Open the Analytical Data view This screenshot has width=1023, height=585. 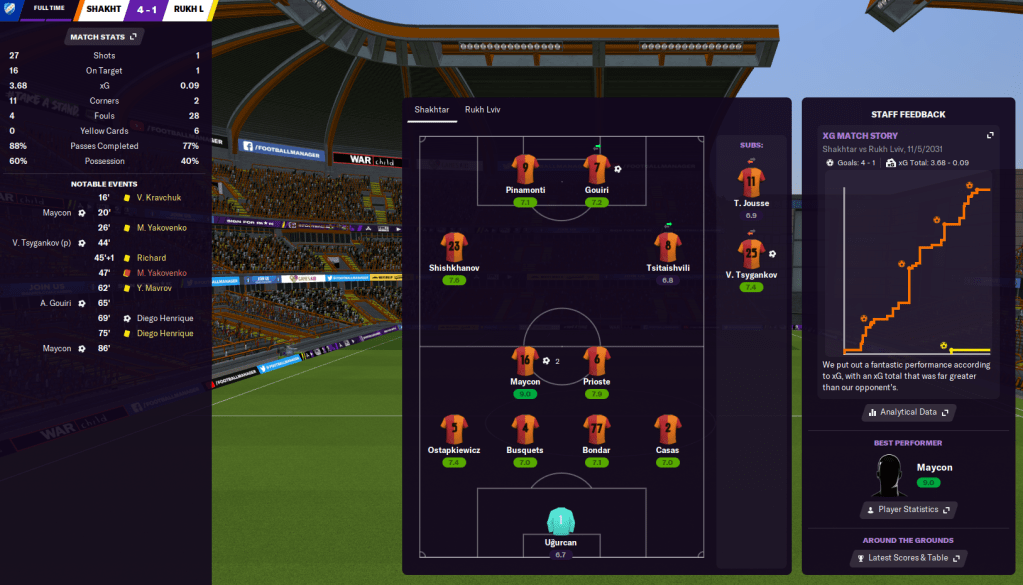tap(907, 412)
